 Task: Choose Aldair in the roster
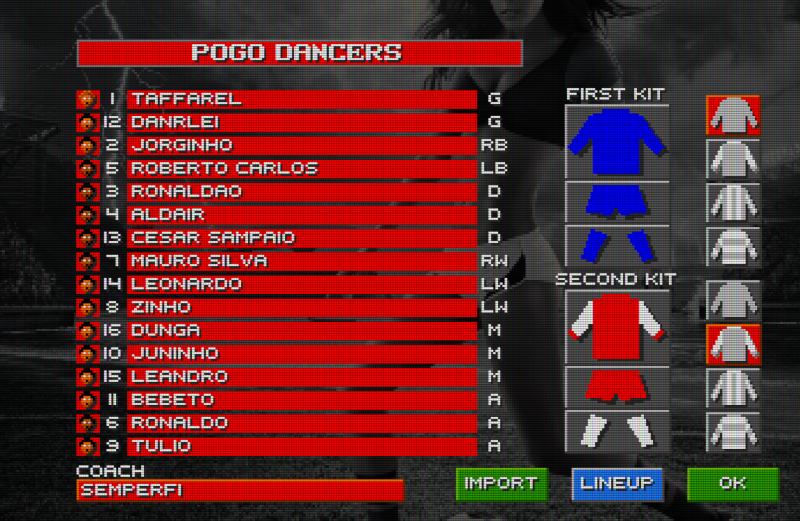click(301, 214)
